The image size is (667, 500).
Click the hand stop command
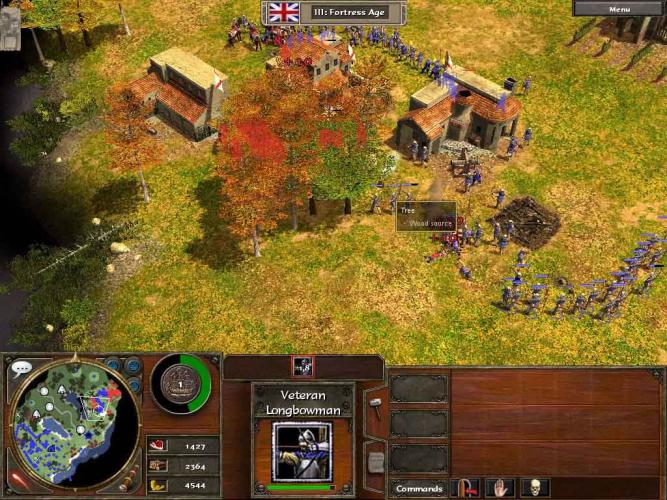click(x=499, y=488)
